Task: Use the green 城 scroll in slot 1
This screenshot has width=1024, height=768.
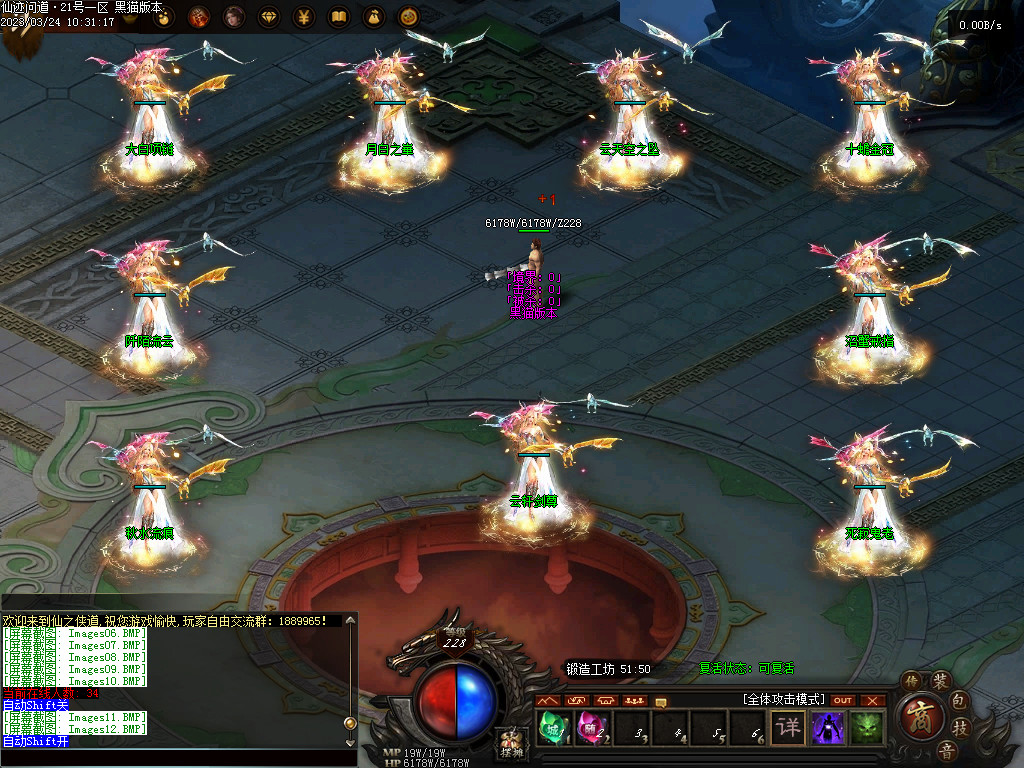Action: (x=552, y=727)
